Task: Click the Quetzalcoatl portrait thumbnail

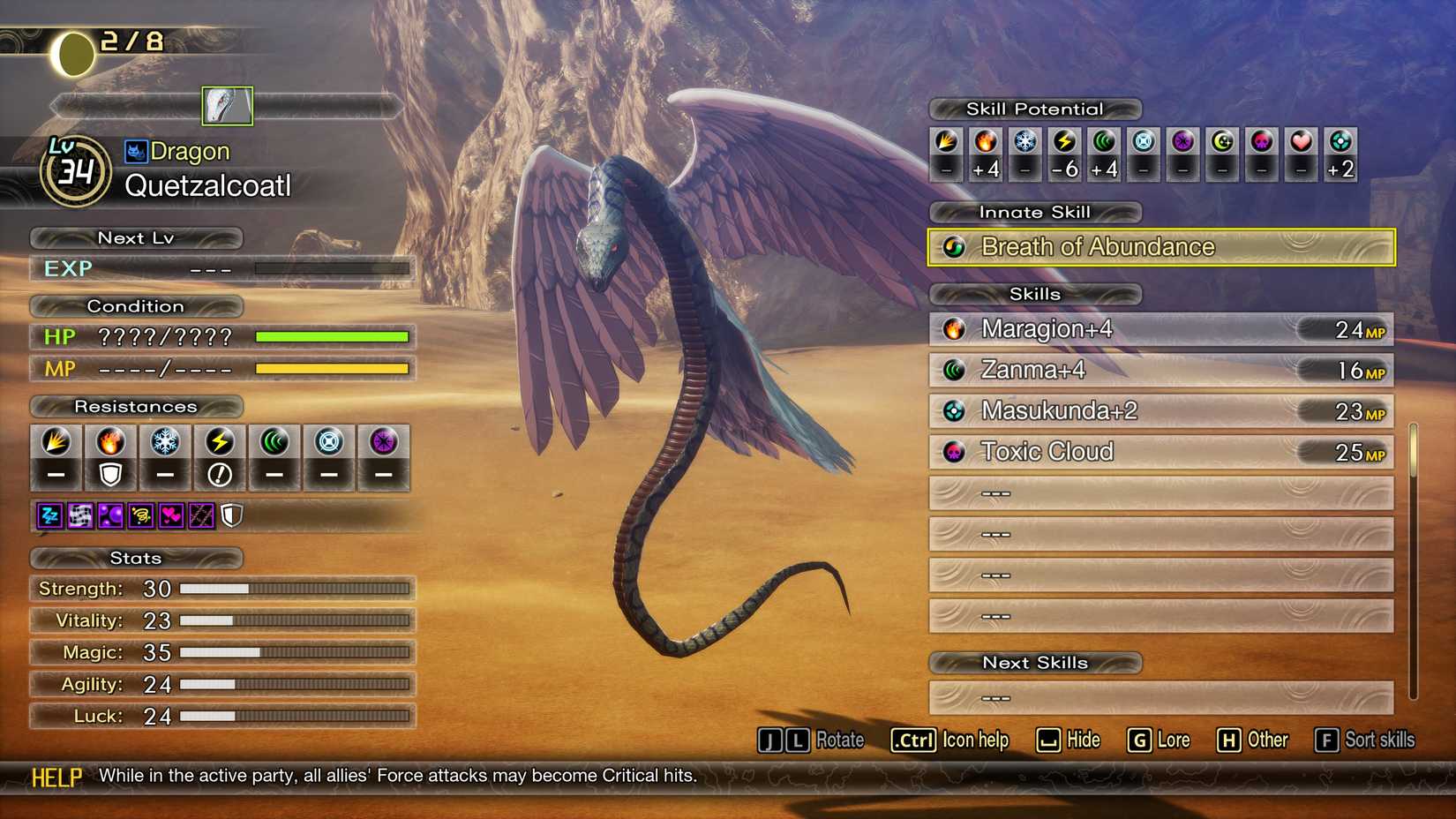Action: [227, 106]
